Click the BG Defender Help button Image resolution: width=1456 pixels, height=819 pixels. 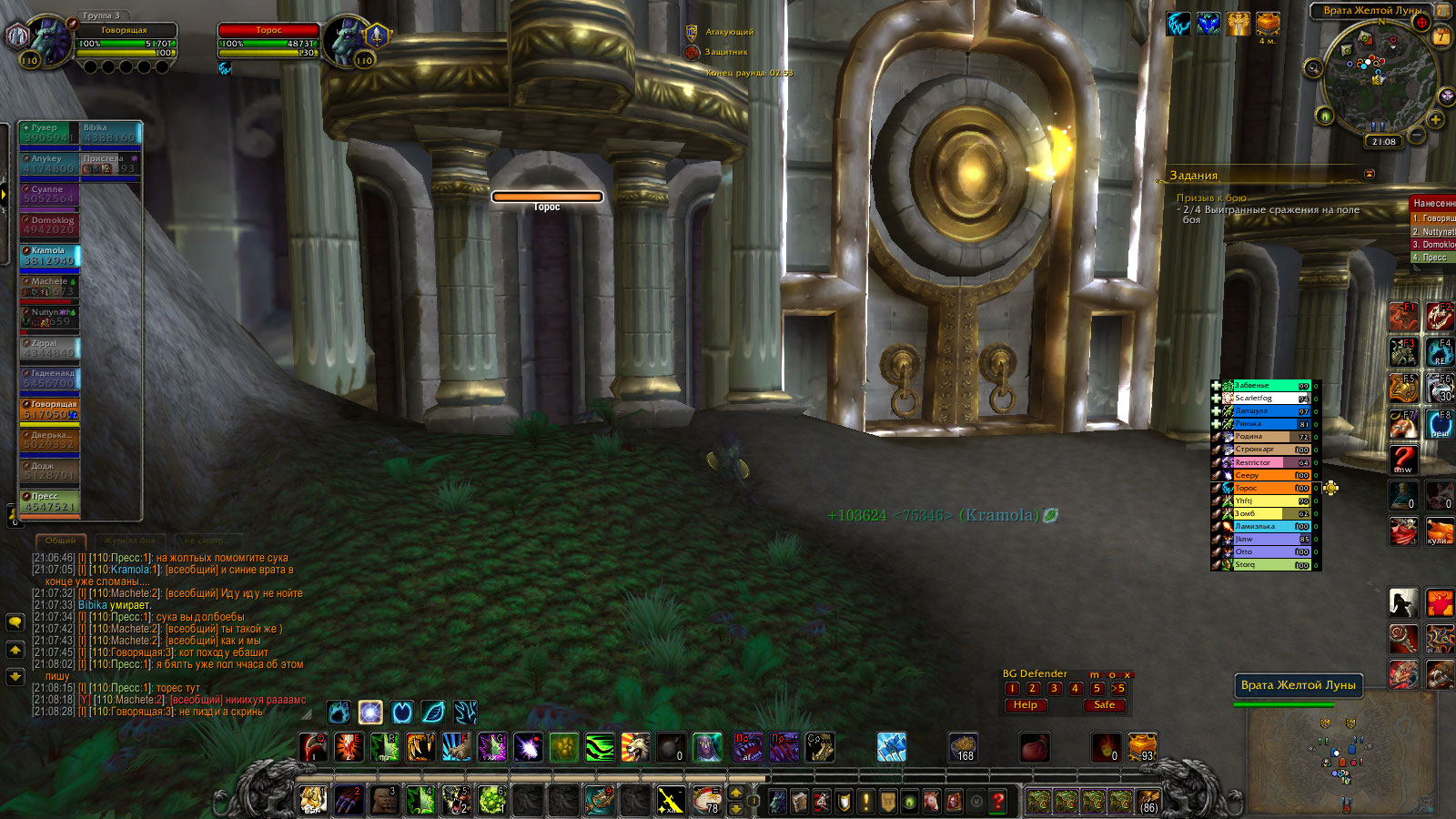click(x=1025, y=705)
